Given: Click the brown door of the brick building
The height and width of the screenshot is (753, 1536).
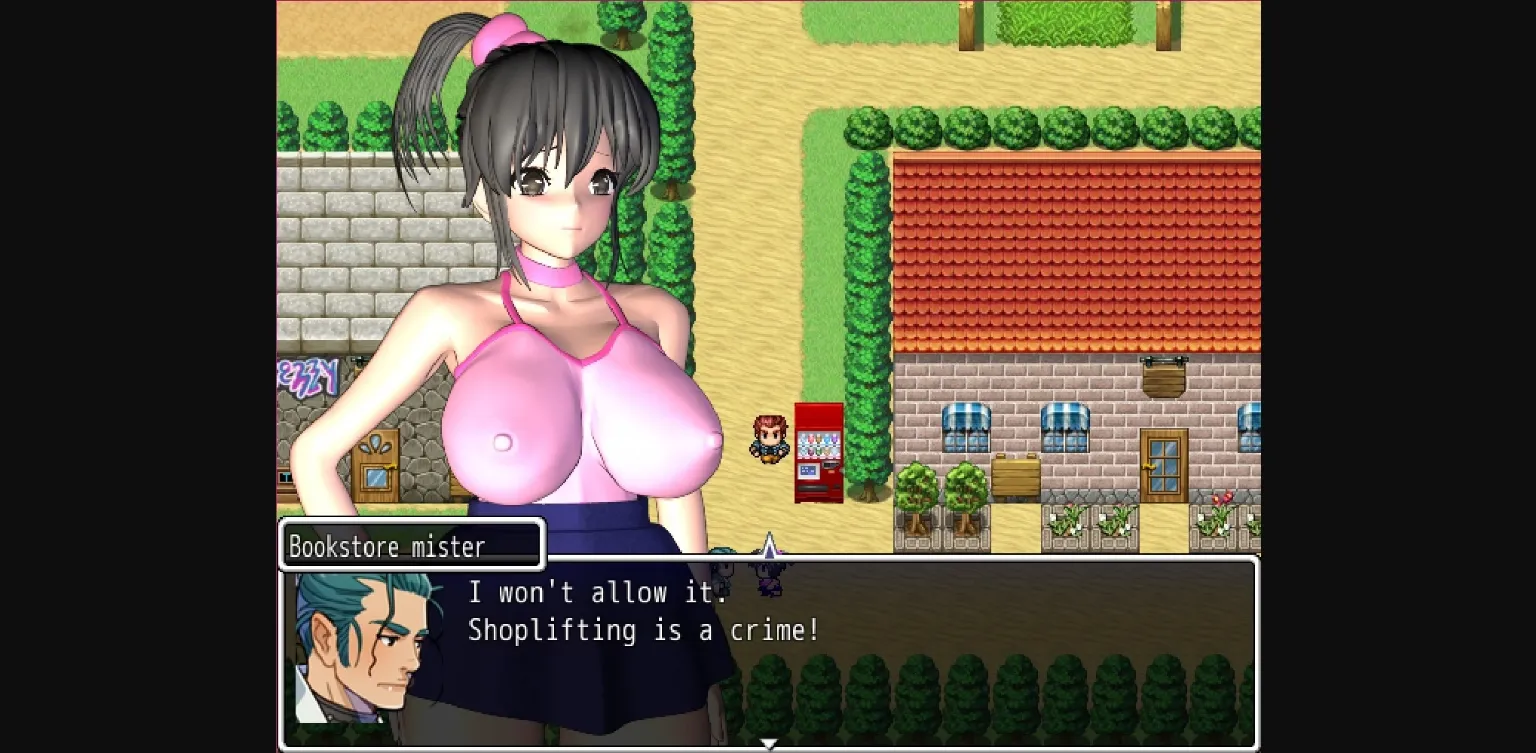Looking at the screenshot, I should [x=1163, y=465].
